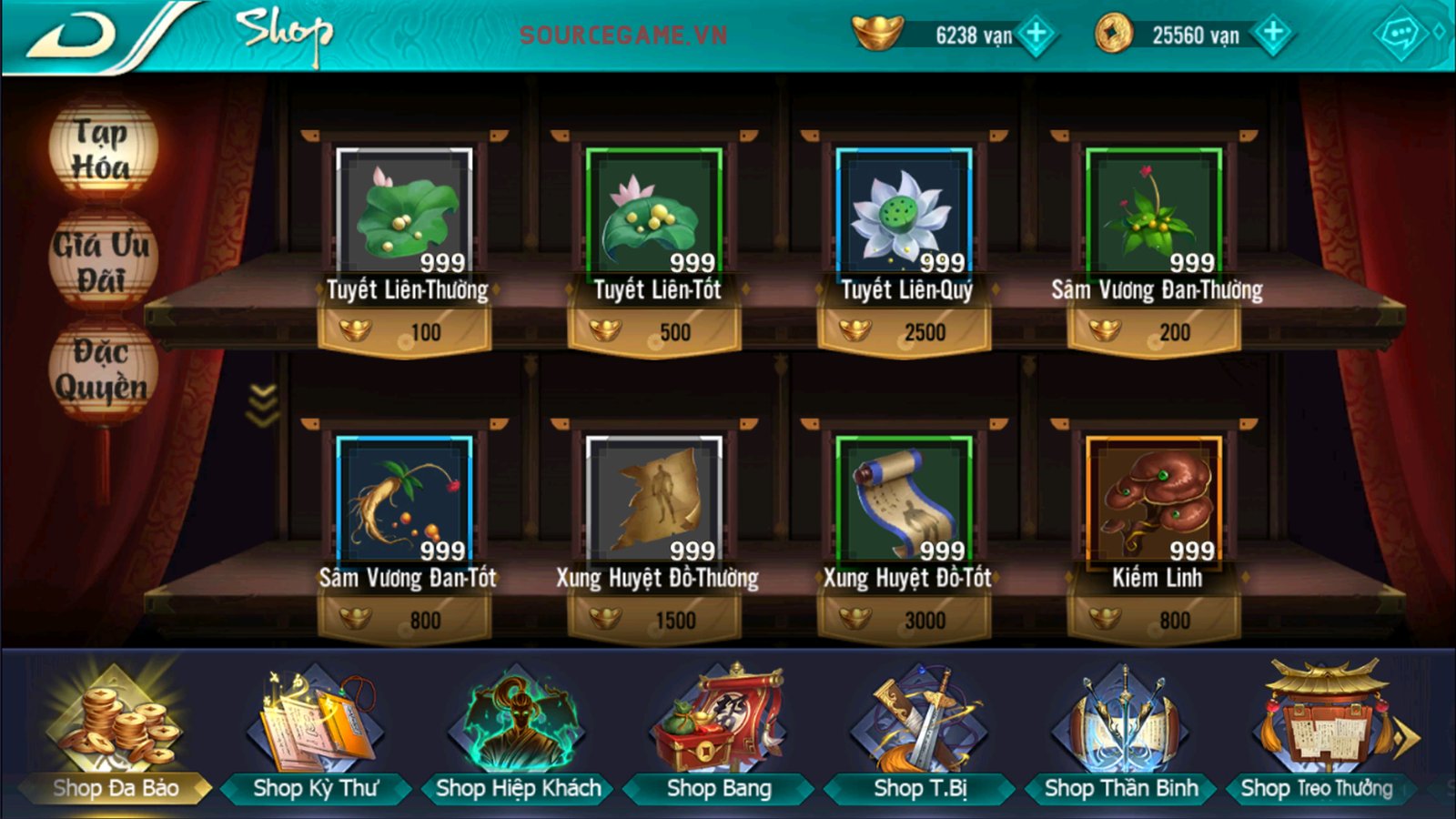Add more gold ingots with plus button
Viewport: 1456px width, 819px height.
pyautogui.click(x=1036, y=35)
